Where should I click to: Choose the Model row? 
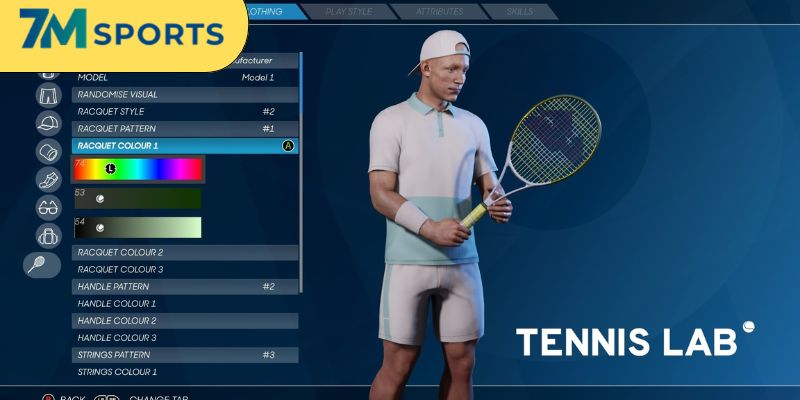pyautogui.click(x=185, y=77)
